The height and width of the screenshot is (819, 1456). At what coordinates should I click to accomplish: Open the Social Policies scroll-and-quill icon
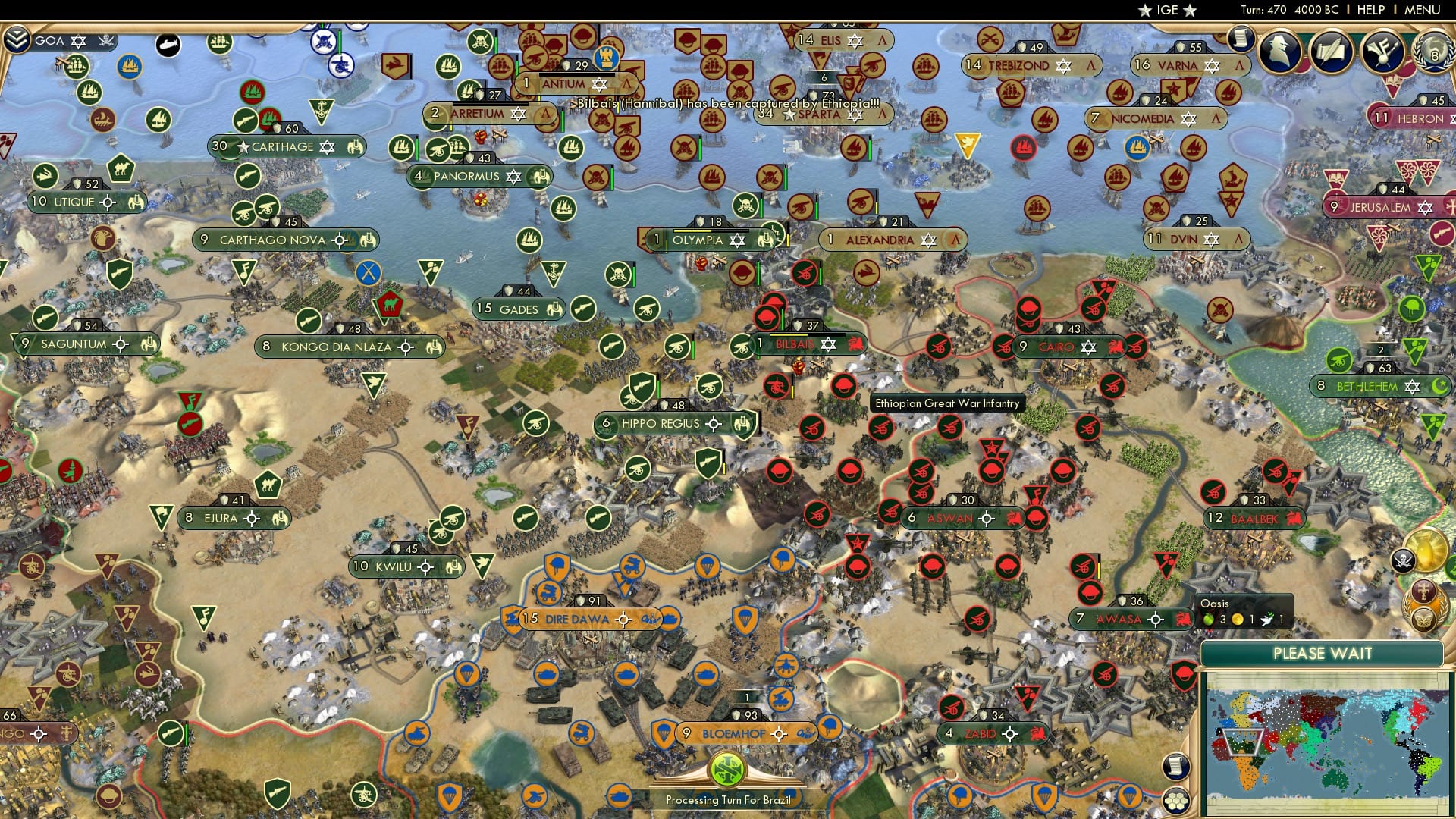pos(1330,50)
